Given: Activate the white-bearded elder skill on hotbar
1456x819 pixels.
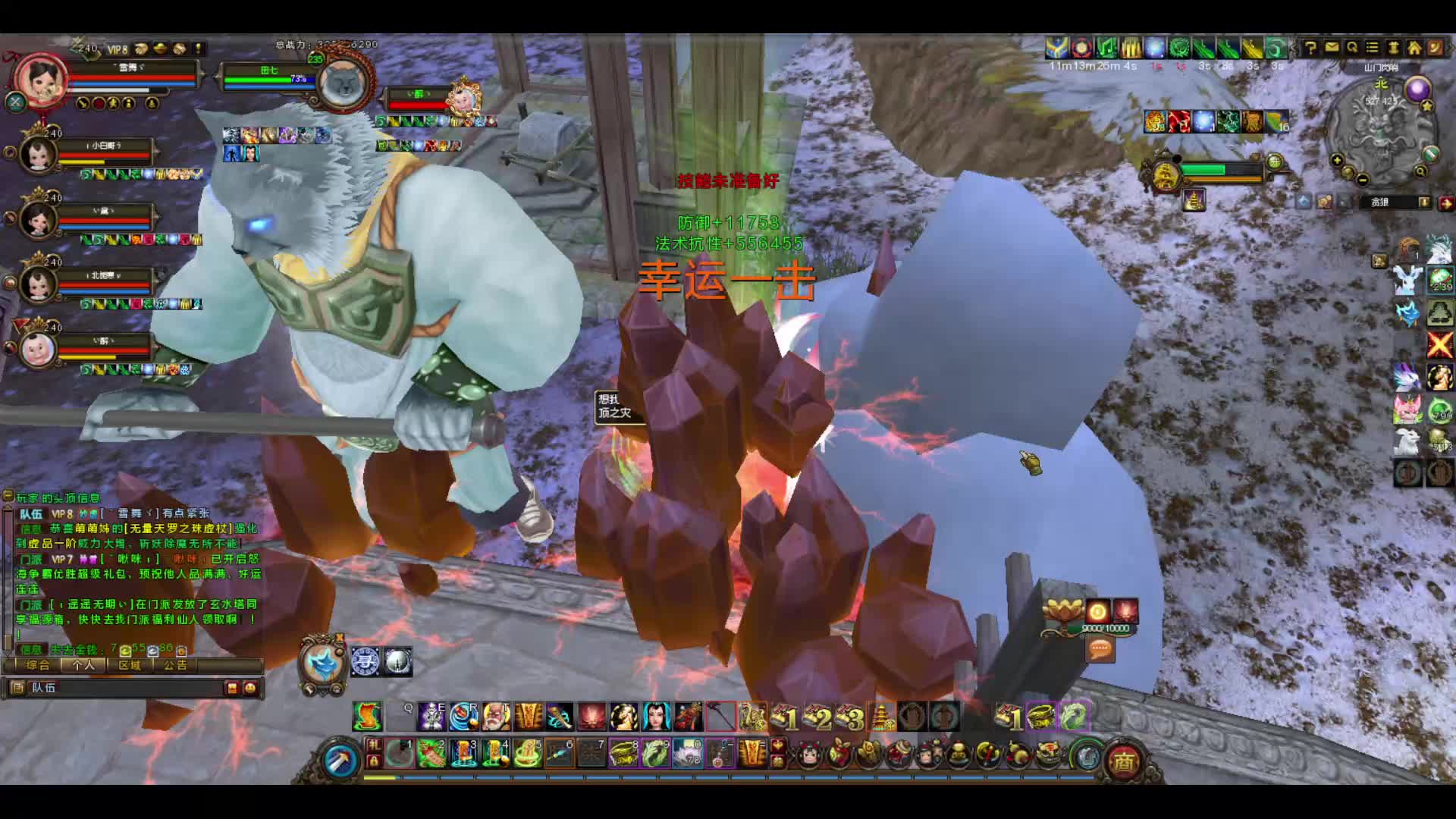Looking at the screenshot, I should click(x=497, y=716).
